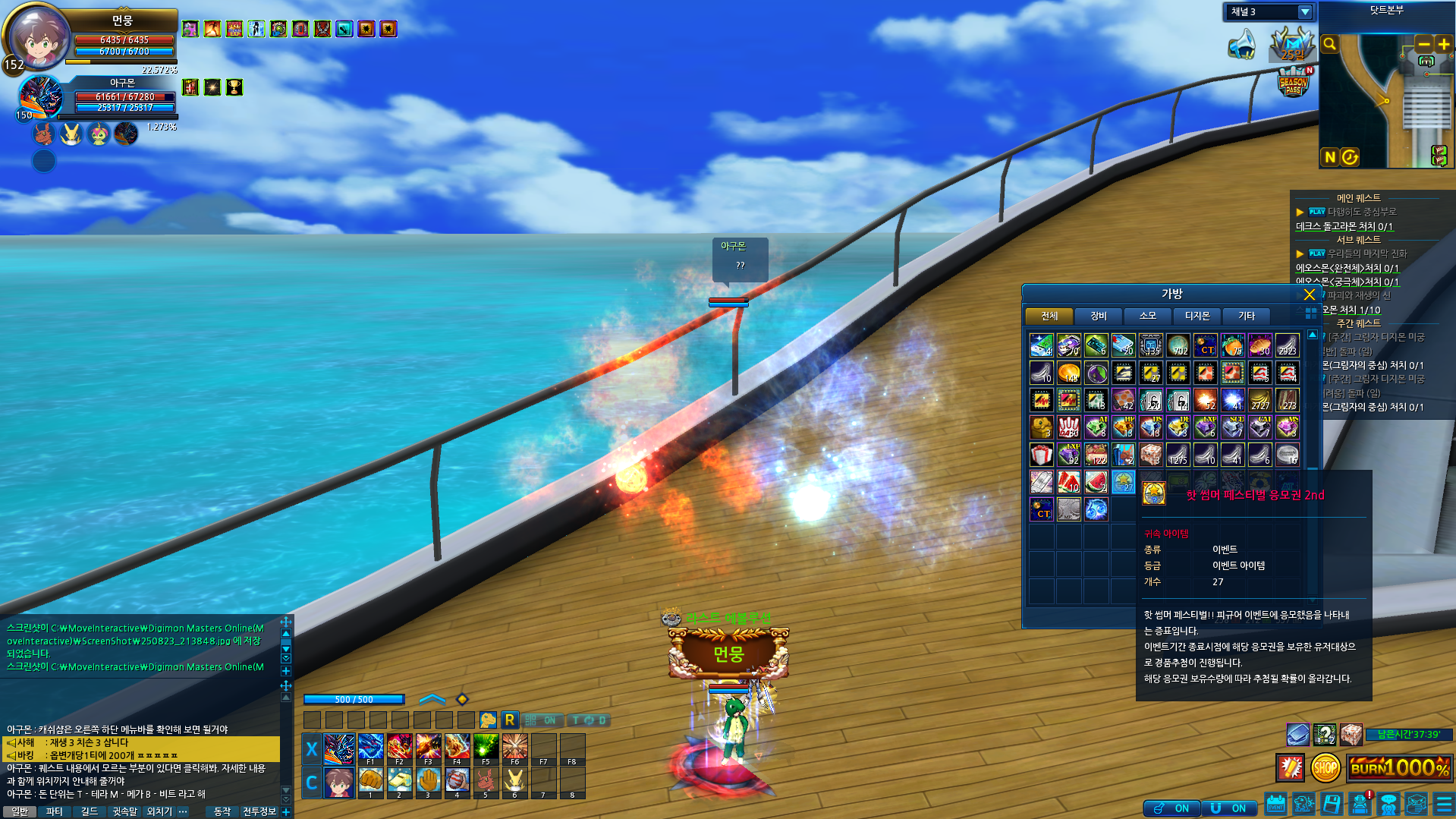Toggle the magnet auto-loot ON switch
Image resolution: width=1456 pixels, height=819 pixels.
coord(1228,808)
